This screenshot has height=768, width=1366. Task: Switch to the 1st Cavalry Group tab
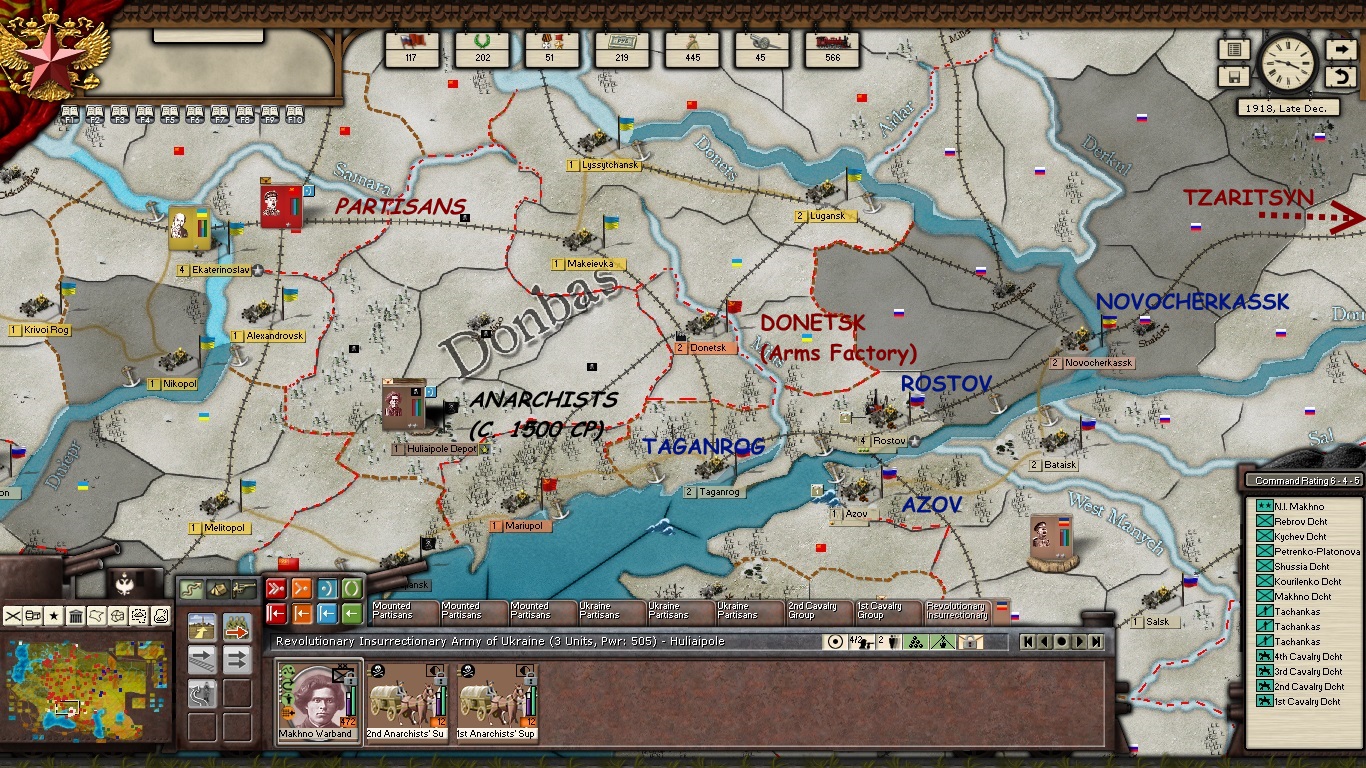coord(886,610)
